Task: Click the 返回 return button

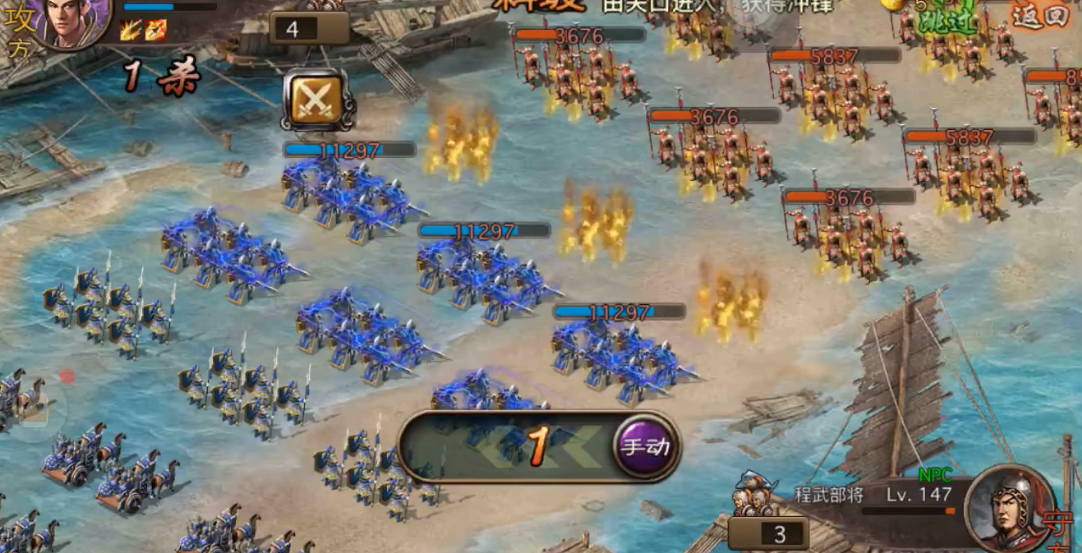Action: [1040, 15]
